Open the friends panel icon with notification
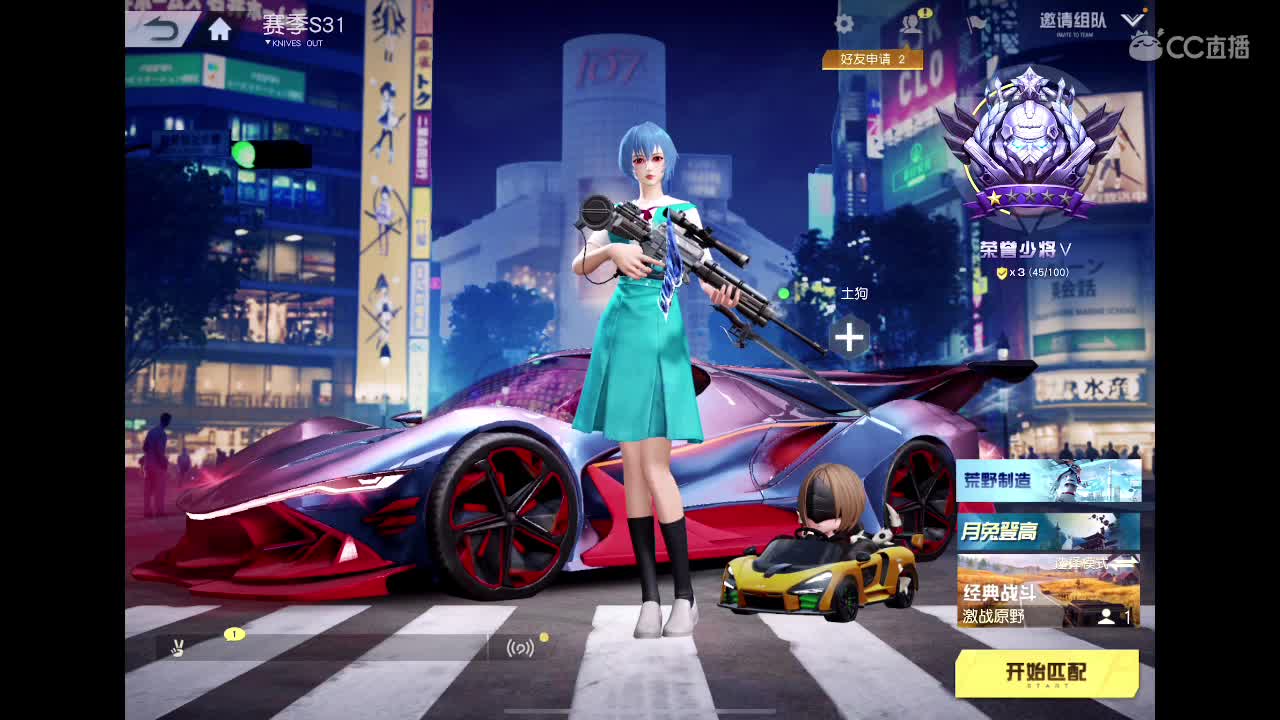The image size is (1280, 720). [911, 23]
